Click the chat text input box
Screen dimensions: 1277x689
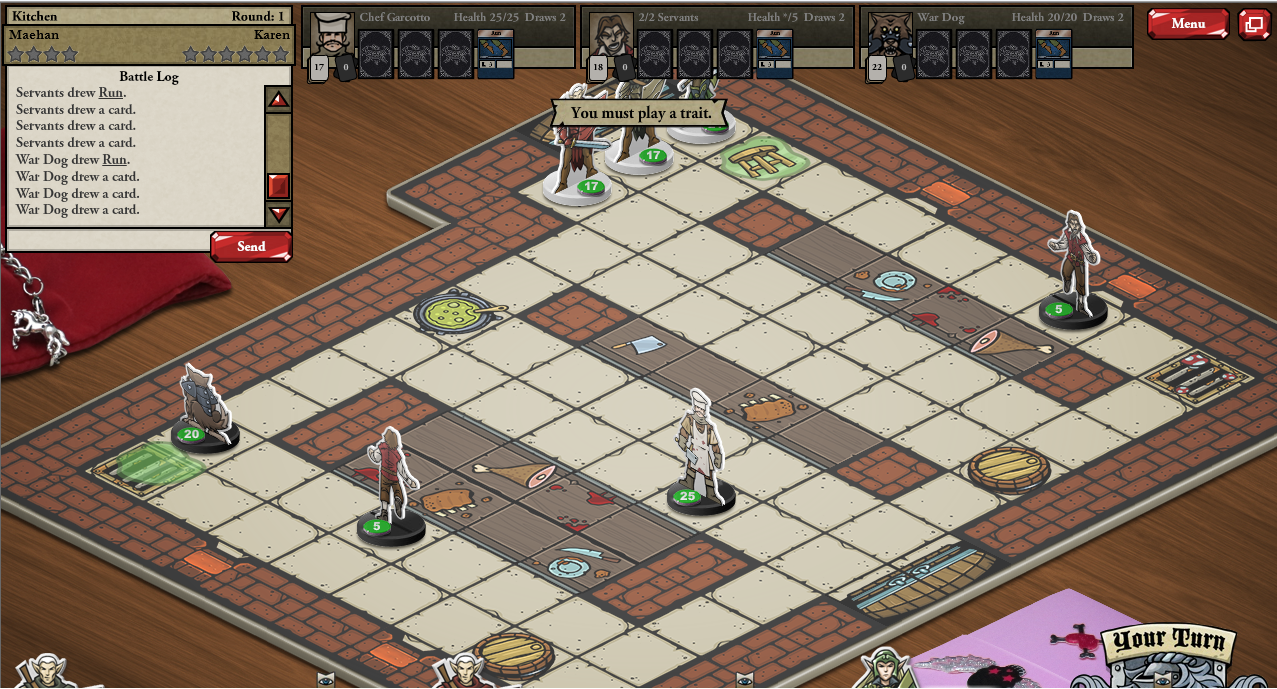pos(108,240)
